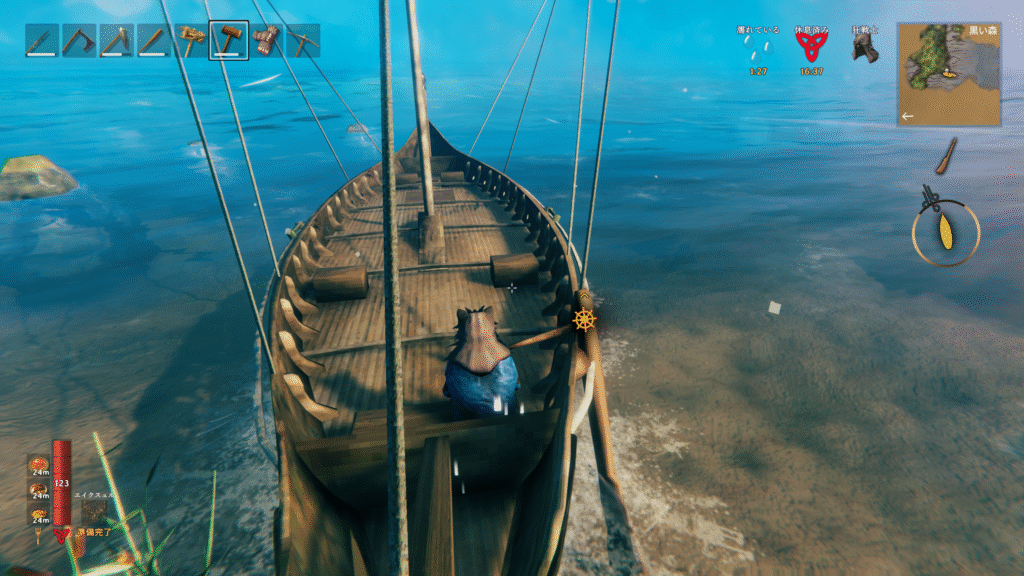Click the ship wind direction indicator circle
Image resolution: width=1024 pixels, height=576 pixels.
[945, 232]
